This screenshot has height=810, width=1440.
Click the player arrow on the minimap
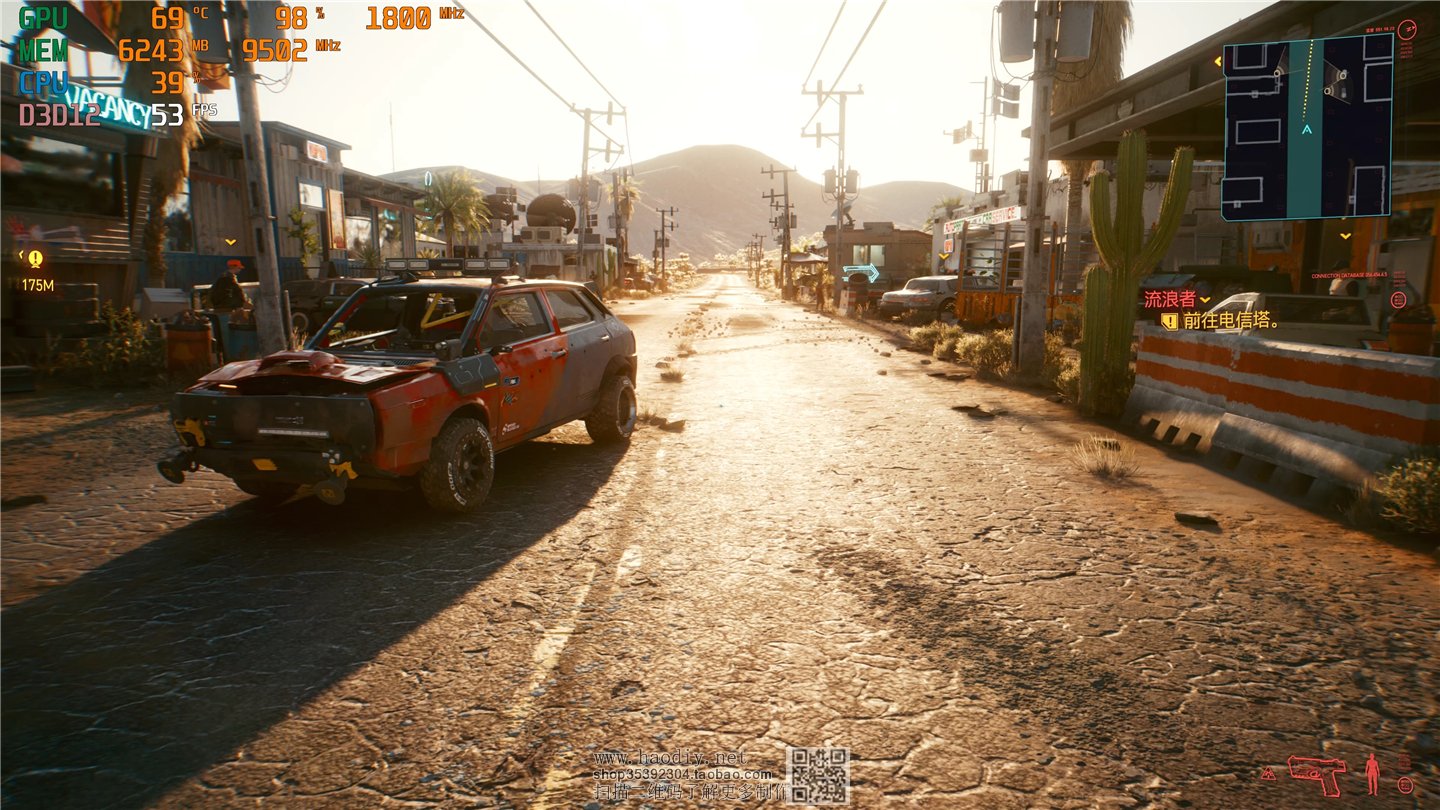point(1306,129)
